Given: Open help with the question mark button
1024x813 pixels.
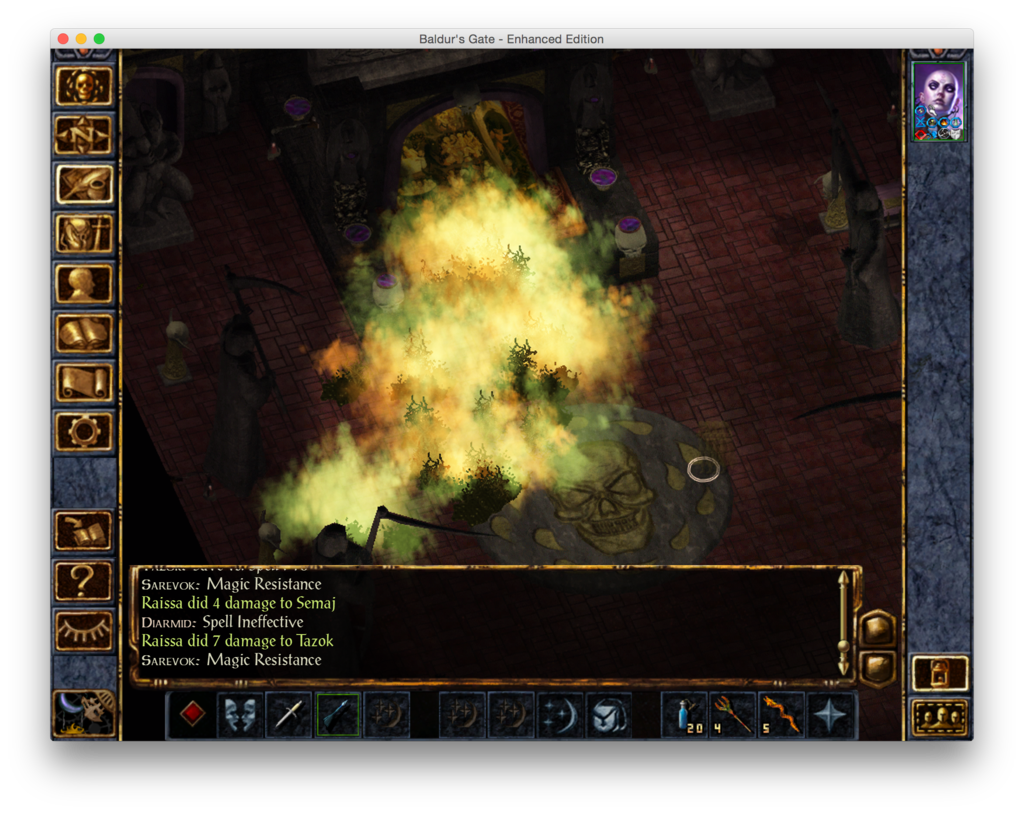Looking at the screenshot, I should point(84,580).
